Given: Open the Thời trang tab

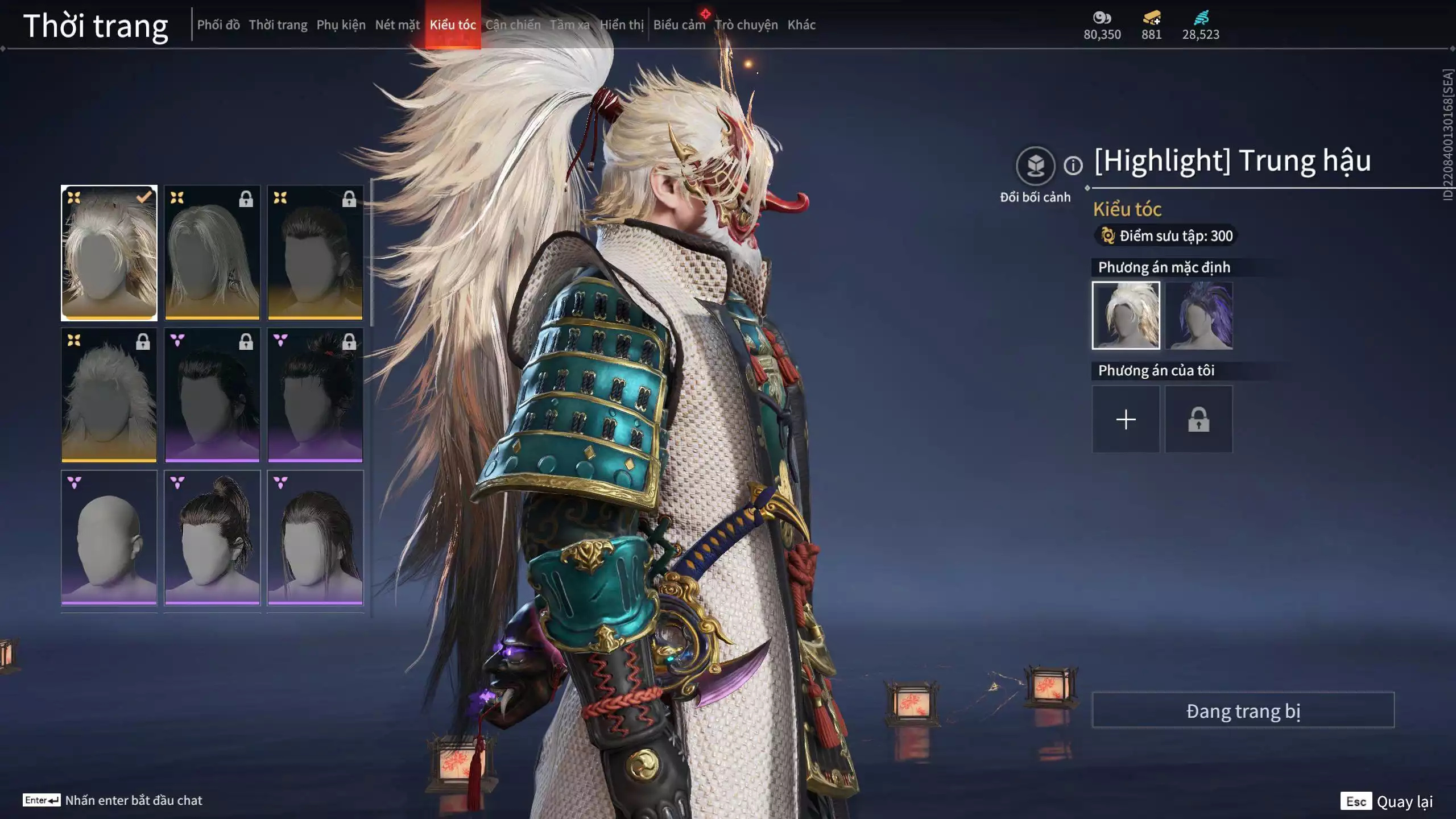Looking at the screenshot, I should 278,25.
